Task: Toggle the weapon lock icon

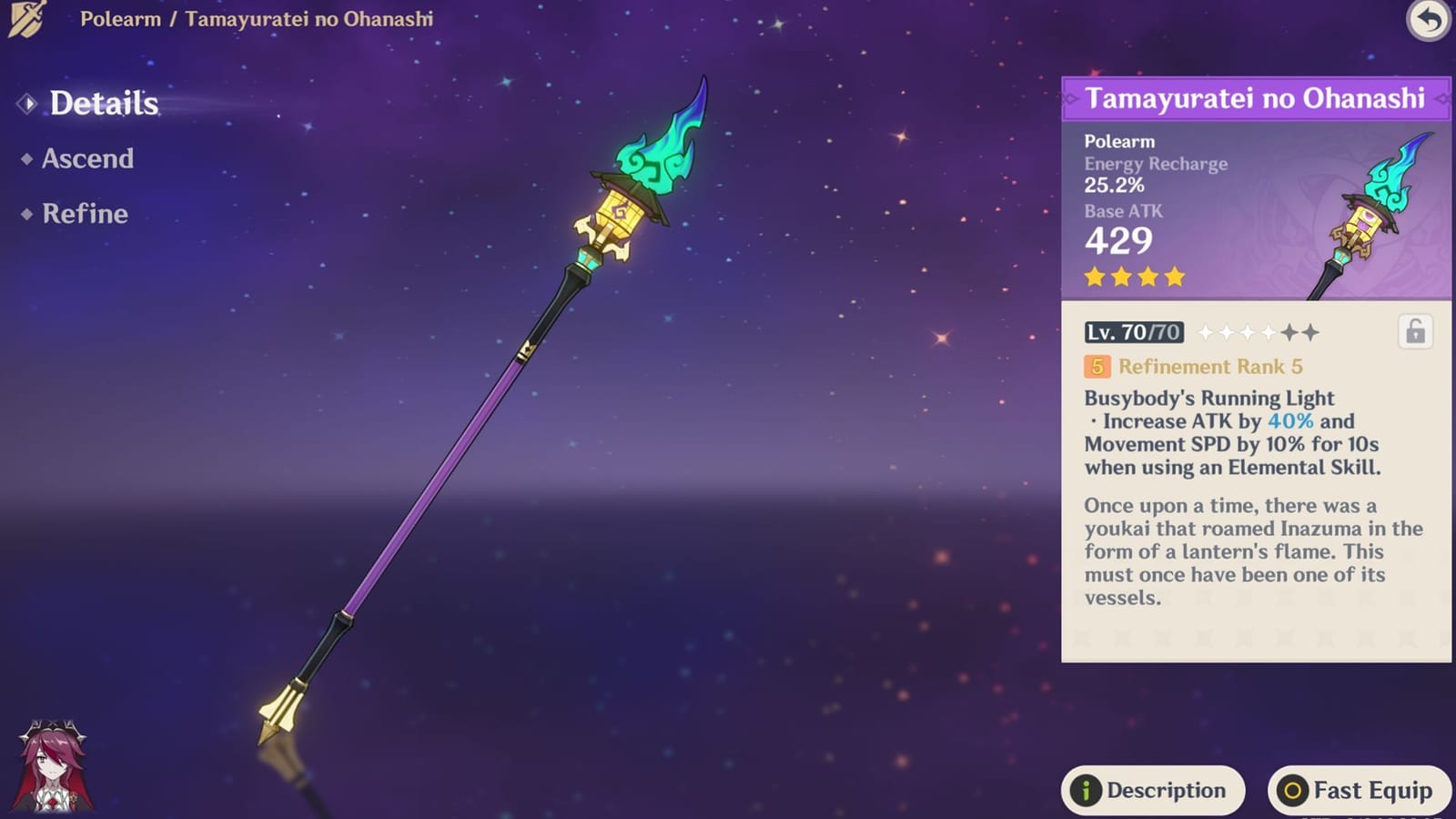Action: (x=1415, y=332)
